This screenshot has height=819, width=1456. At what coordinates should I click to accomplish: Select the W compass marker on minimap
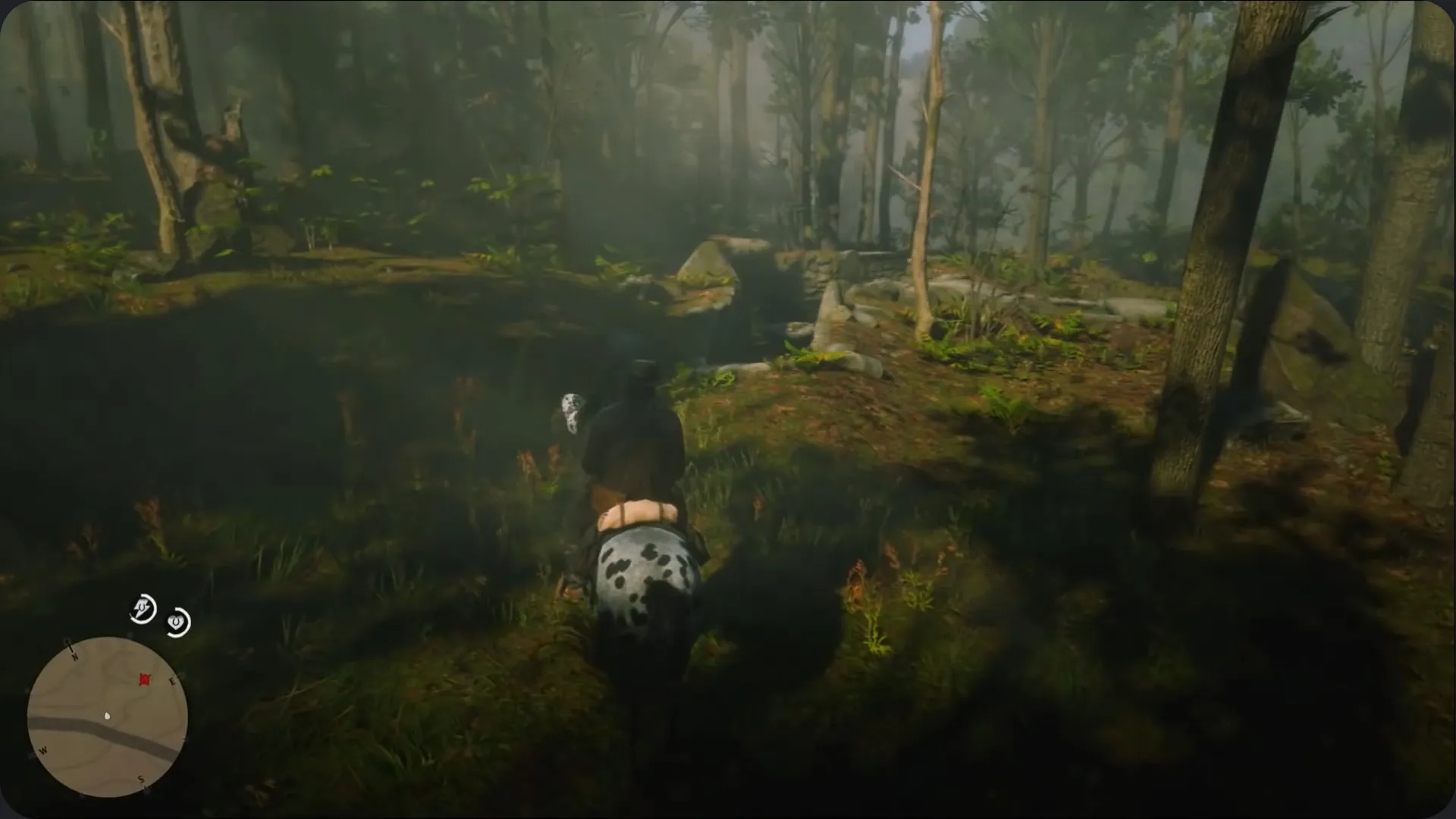pyautogui.click(x=43, y=751)
